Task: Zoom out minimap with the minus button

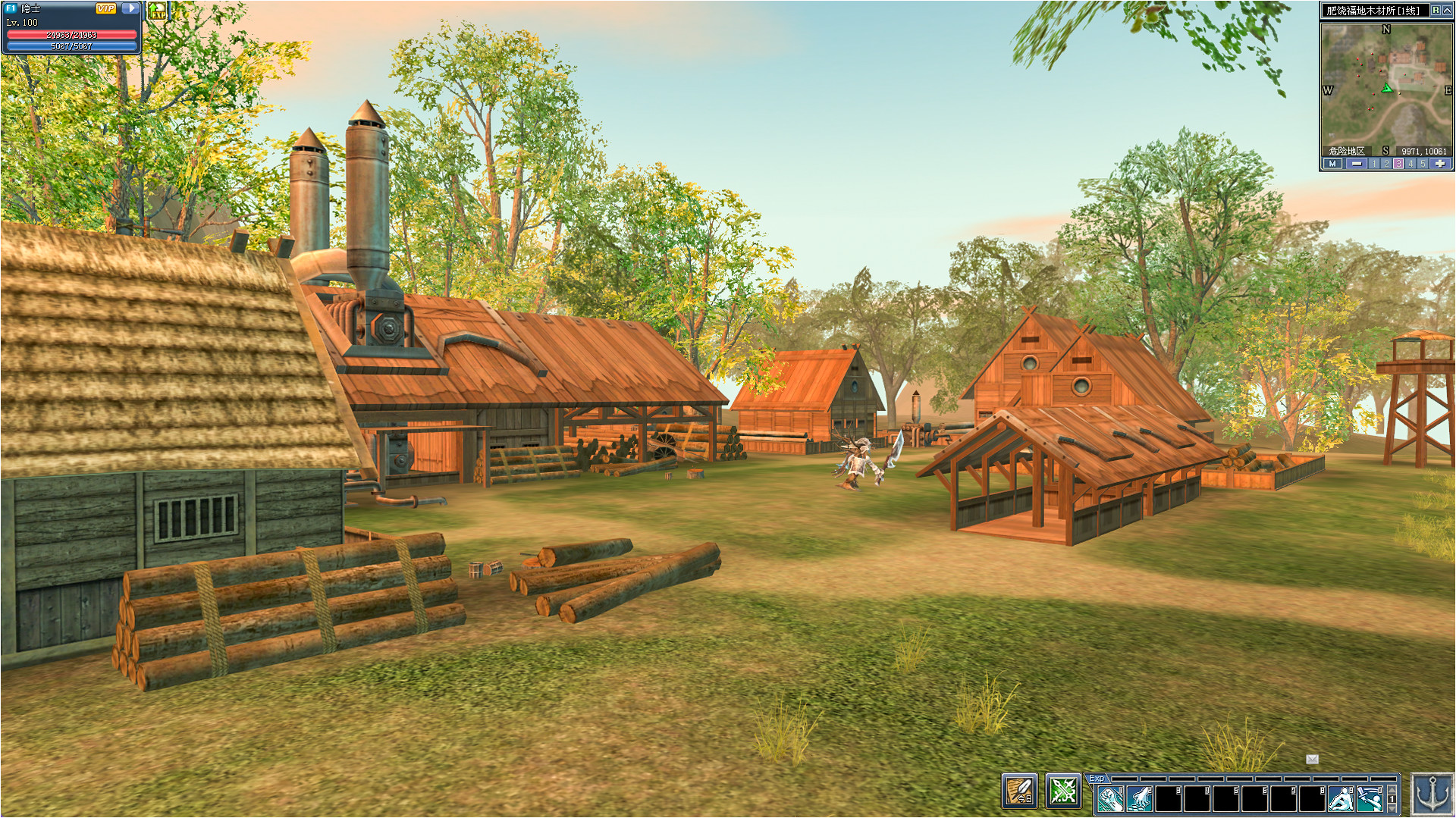Action: pos(1357,164)
